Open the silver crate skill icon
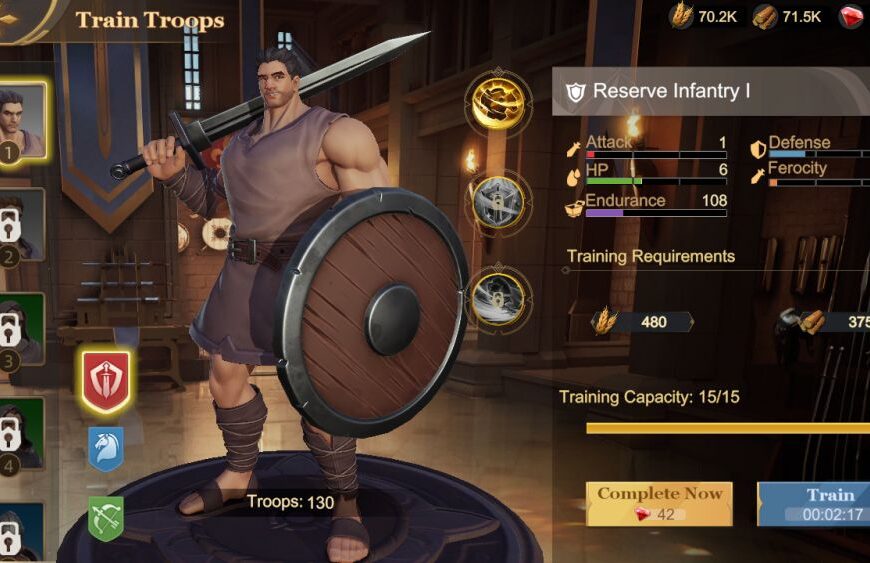The image size is (870, 563). point(498,202)
